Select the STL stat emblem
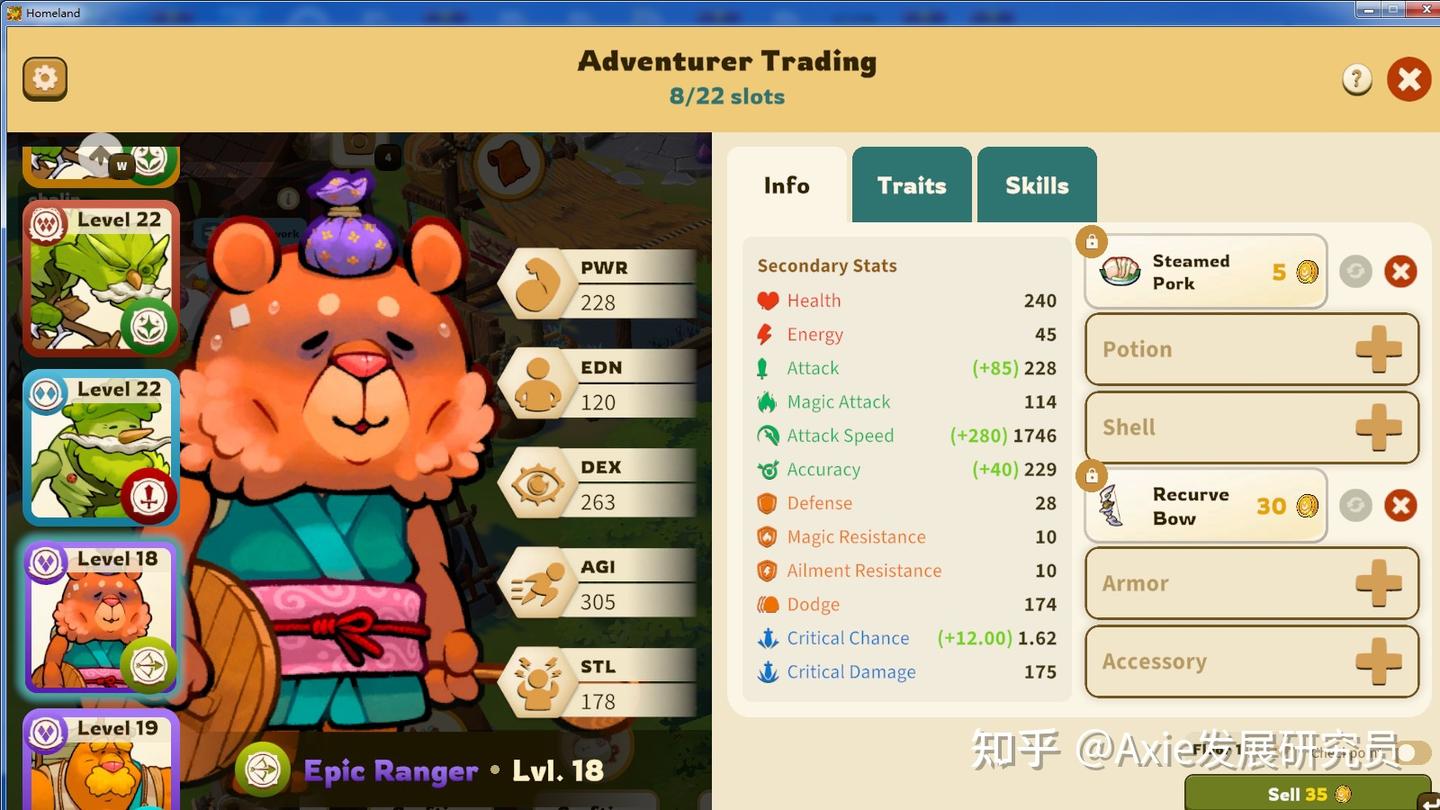The image size is (1440, 810). tap(537, 683)
